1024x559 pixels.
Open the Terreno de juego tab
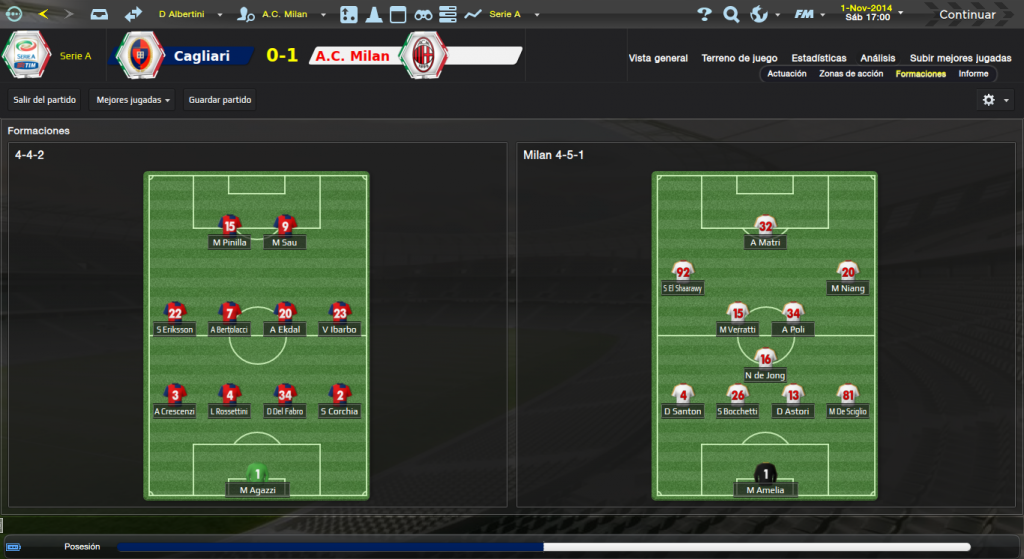(x=741, y=58)
